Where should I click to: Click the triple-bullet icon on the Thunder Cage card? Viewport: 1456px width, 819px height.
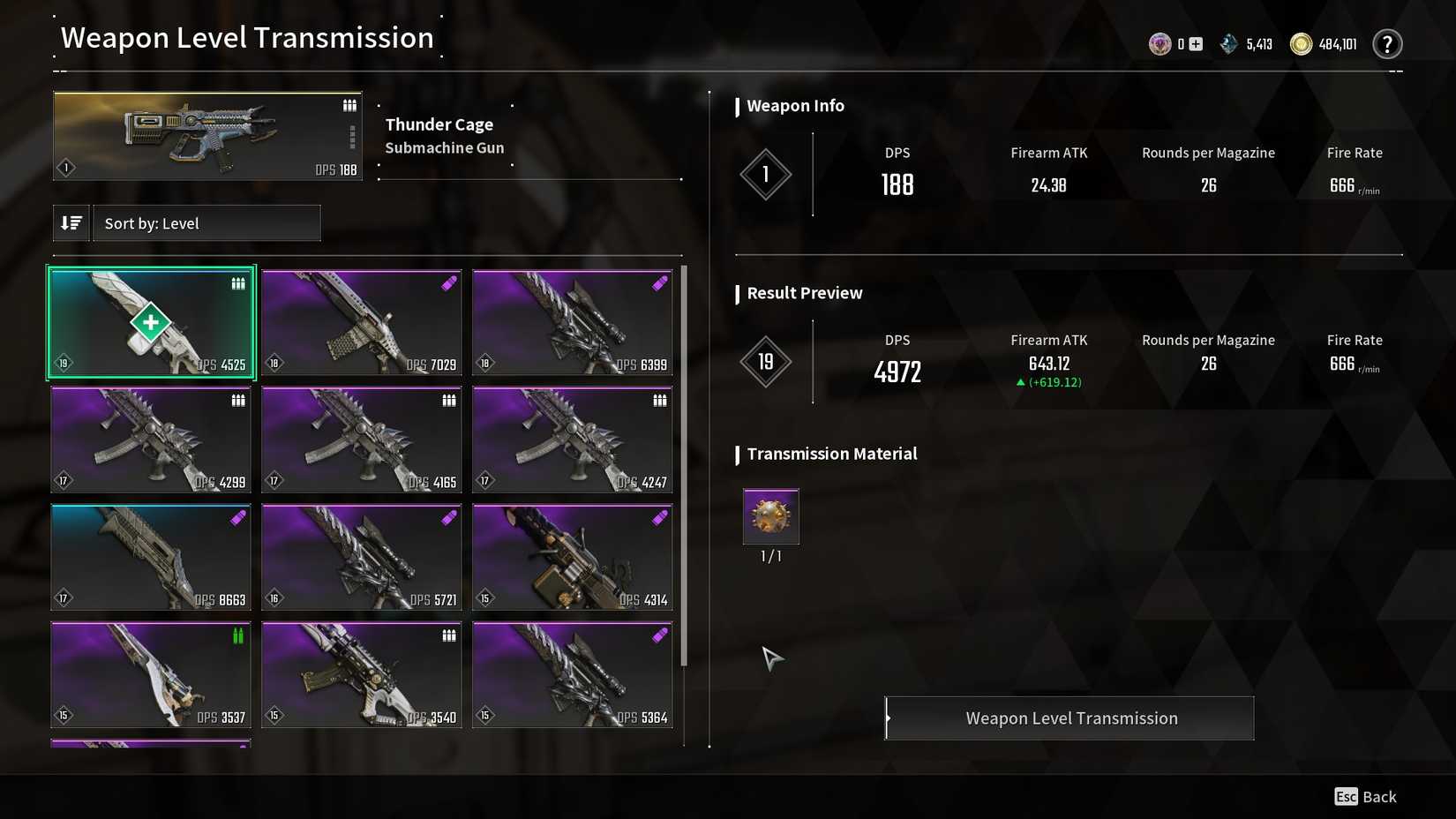349,104
